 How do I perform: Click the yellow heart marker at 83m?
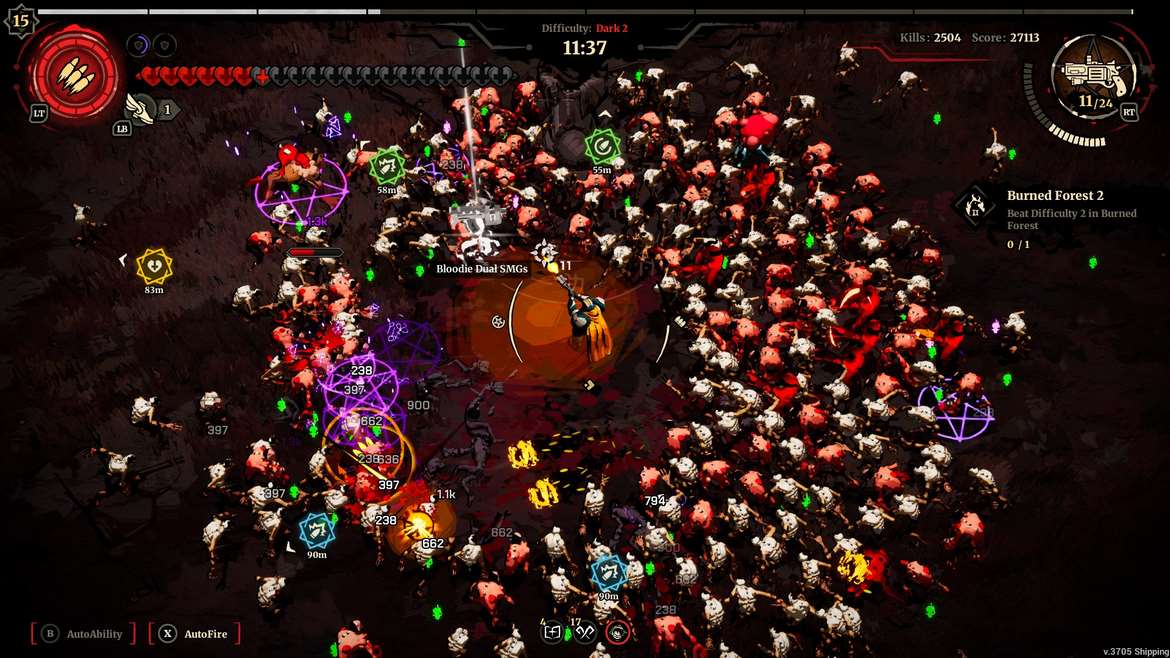[154, 265]
